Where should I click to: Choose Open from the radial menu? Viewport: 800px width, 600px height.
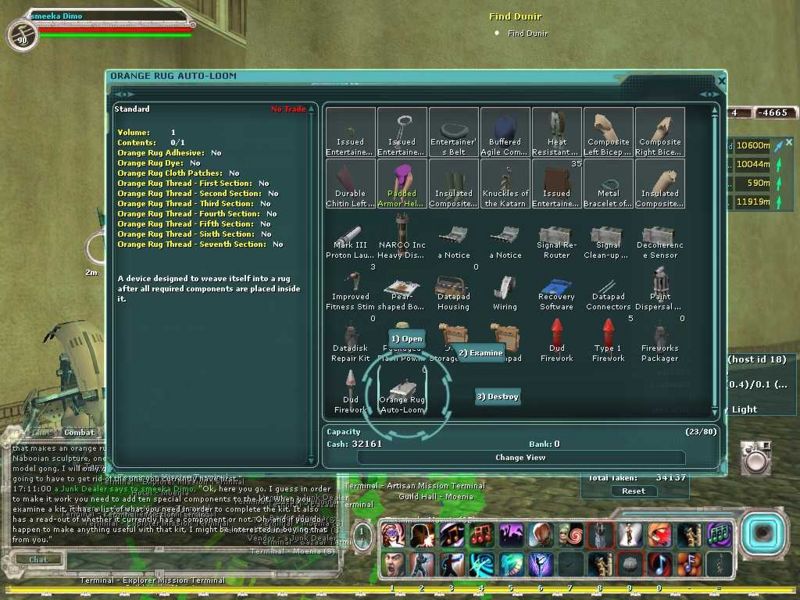tap(407, 339)
